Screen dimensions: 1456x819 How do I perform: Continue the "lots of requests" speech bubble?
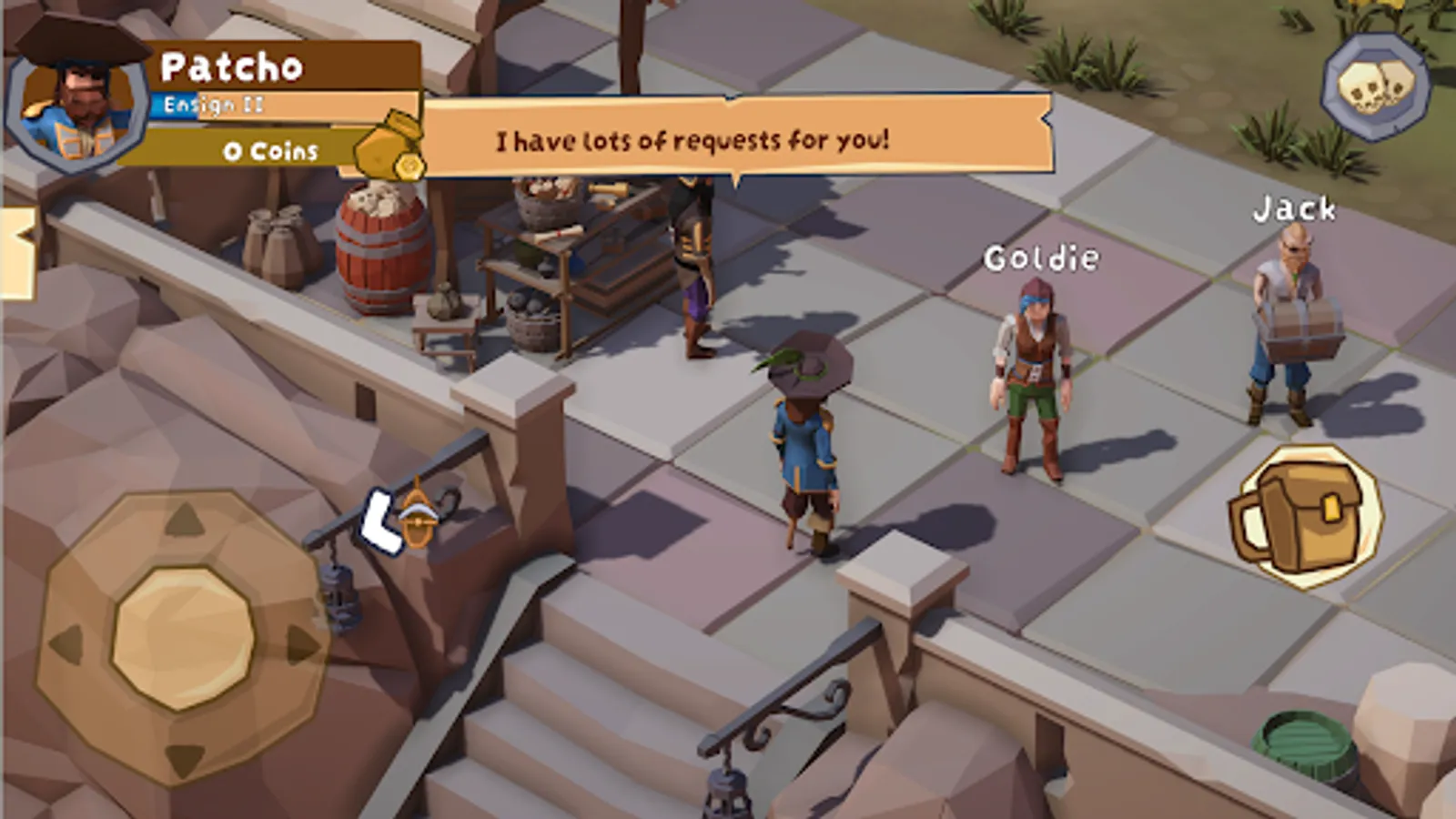[x=735, y=138]
